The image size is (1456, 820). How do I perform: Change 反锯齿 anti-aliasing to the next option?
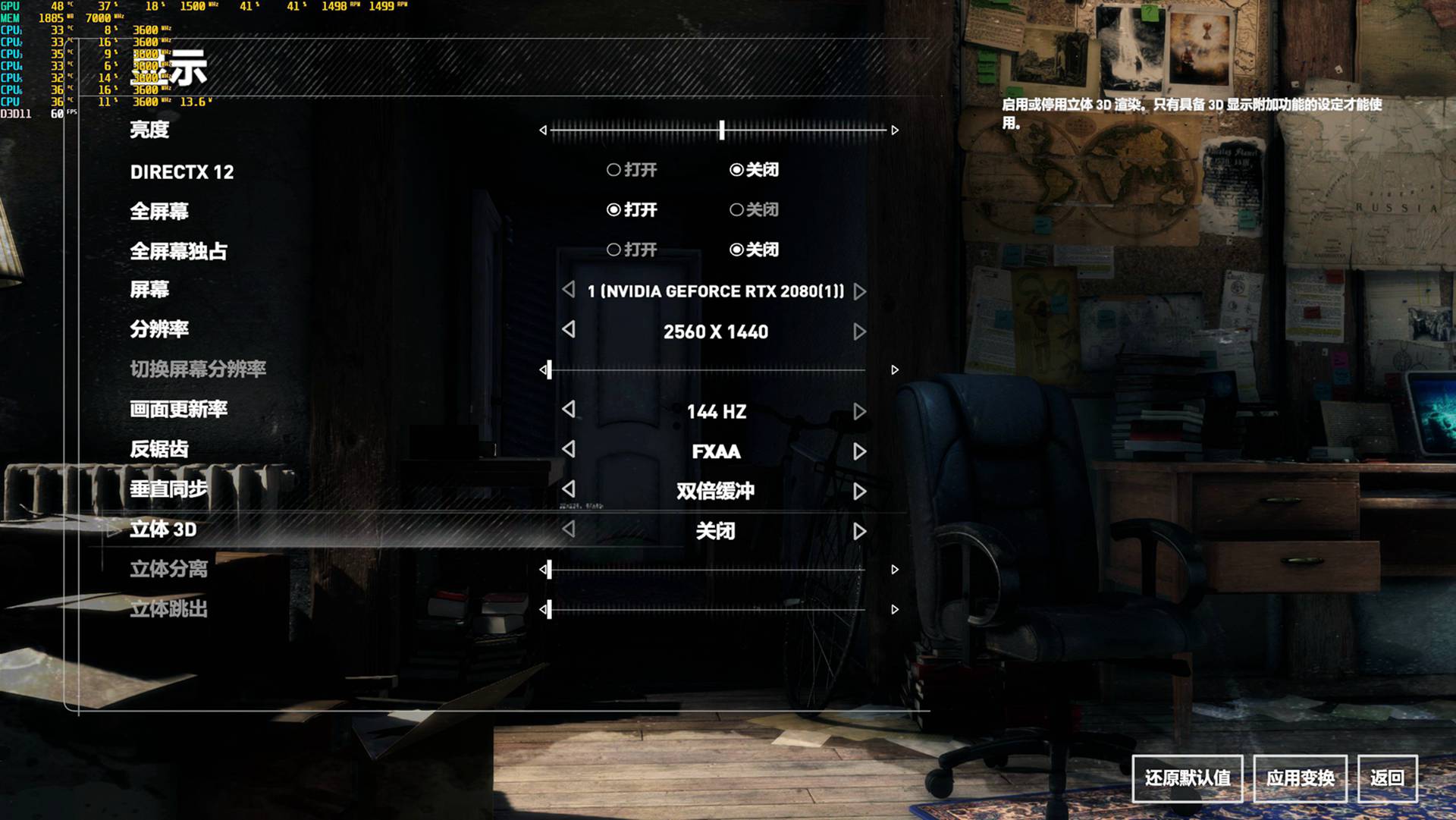pos(859,451)
